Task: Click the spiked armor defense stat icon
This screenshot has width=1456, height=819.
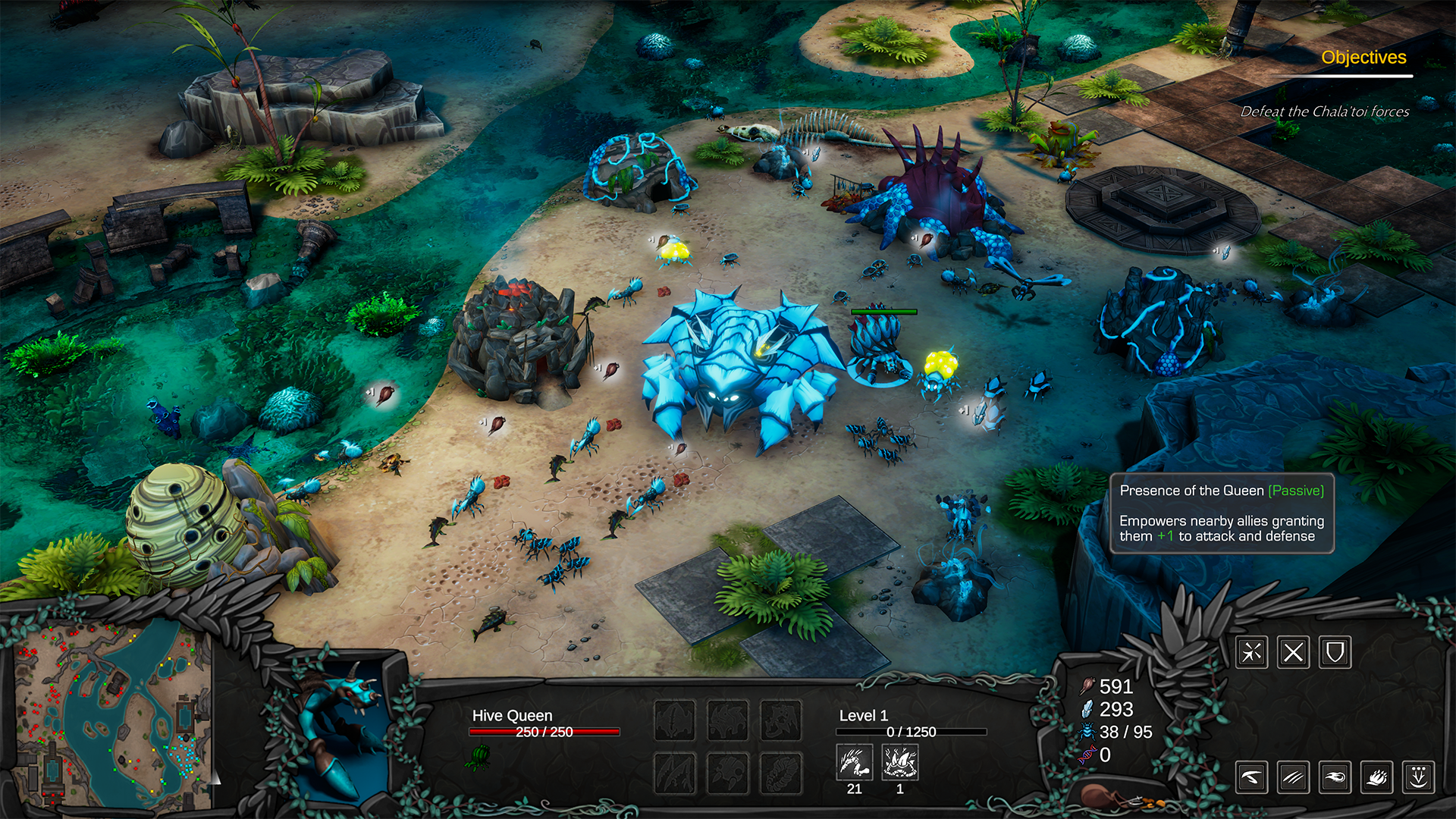Action: pyautogui.click(x=900, y=762)
